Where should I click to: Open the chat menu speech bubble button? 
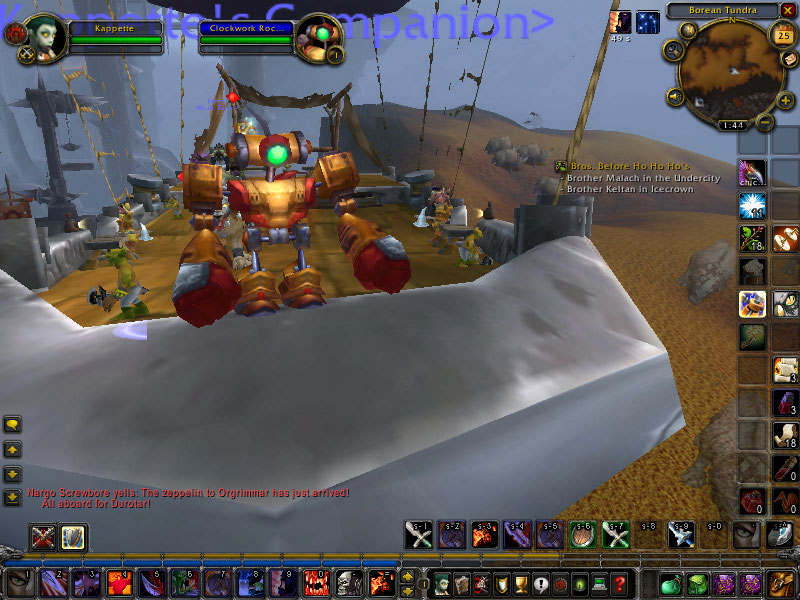click(12, 424)
